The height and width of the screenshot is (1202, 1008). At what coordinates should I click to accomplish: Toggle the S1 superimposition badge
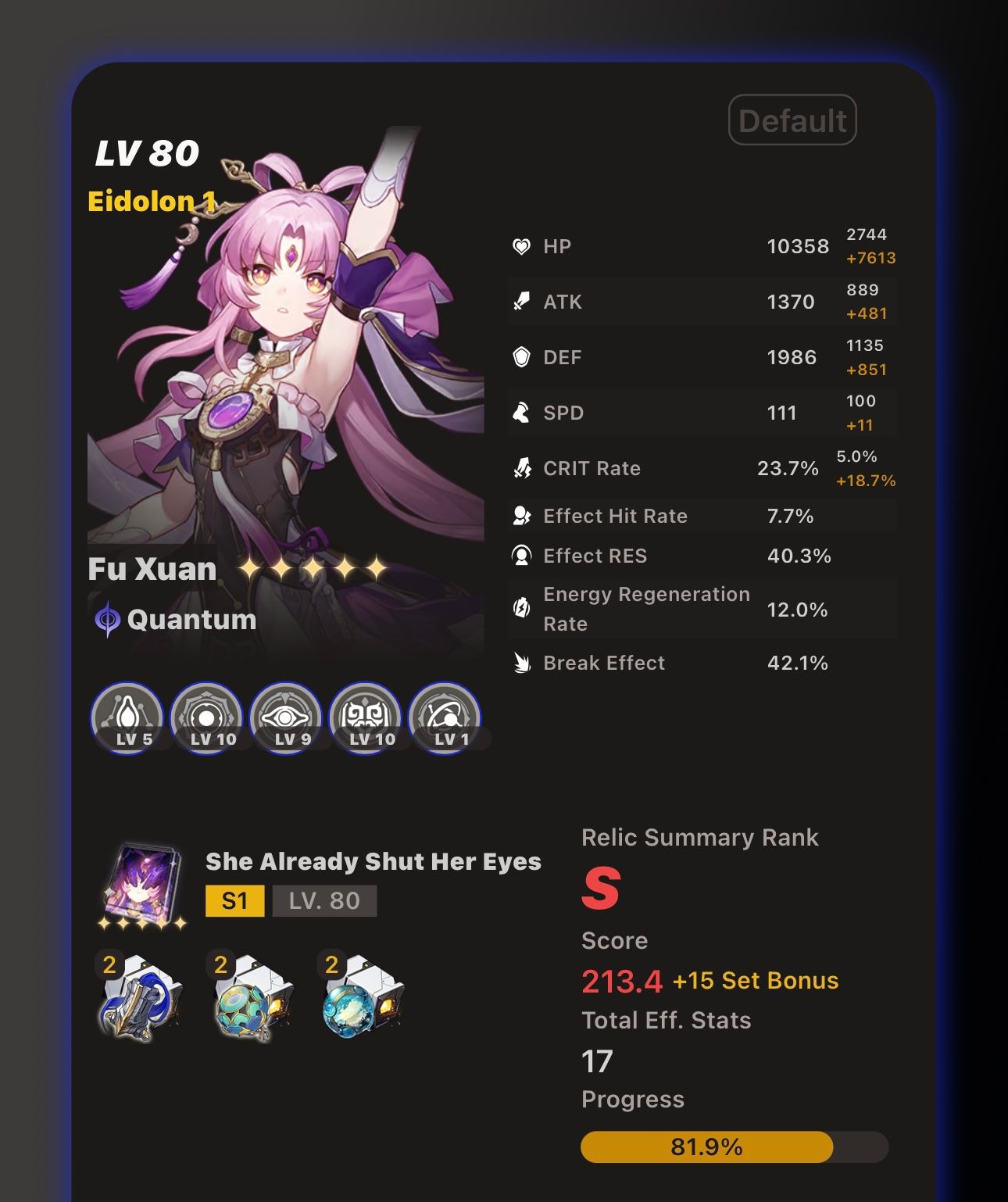coord(234,900)
